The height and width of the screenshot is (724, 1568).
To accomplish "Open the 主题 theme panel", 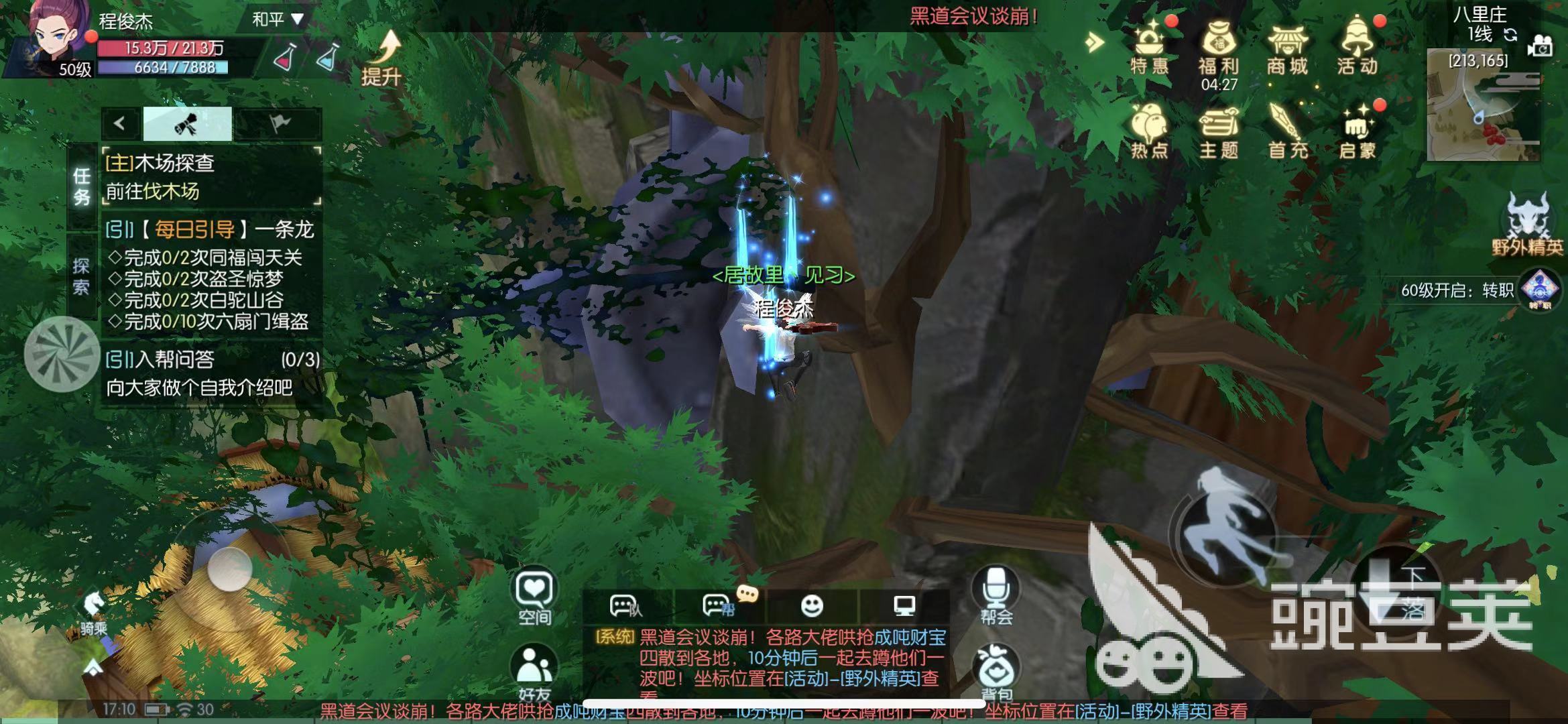I will 1220,131.
